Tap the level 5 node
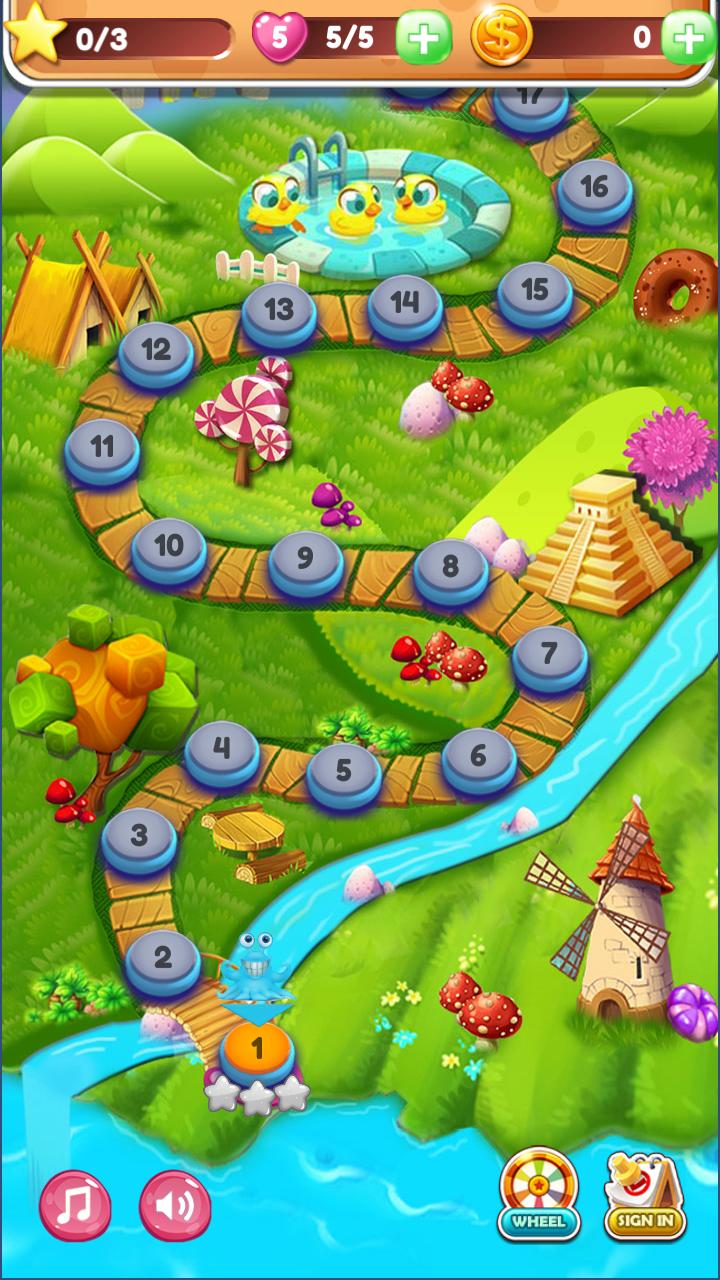The width and height of the screenshot is (720, 1280). pyautogui.click(x=344, y=772)
